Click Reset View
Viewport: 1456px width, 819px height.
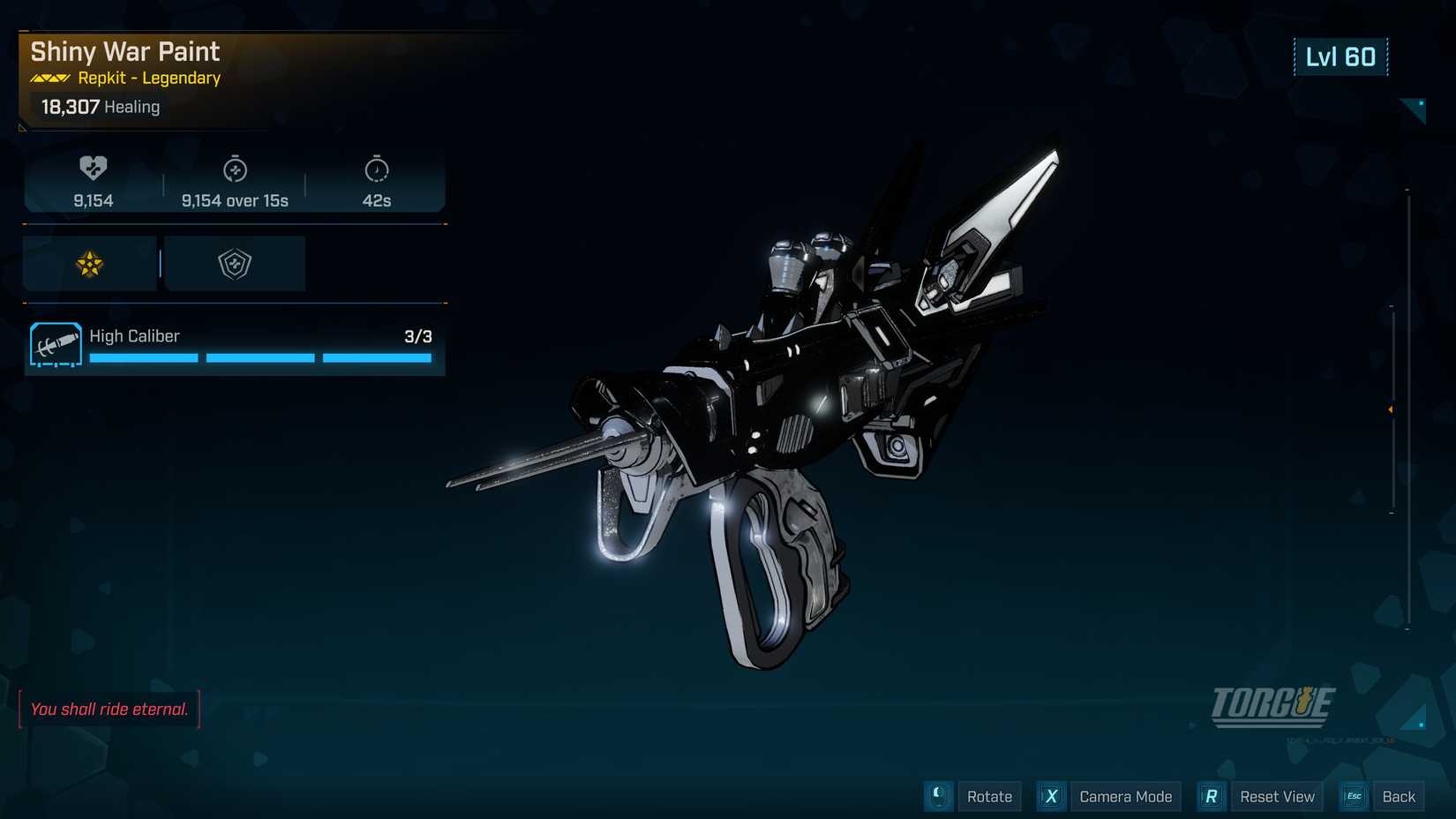[1276, 796]
